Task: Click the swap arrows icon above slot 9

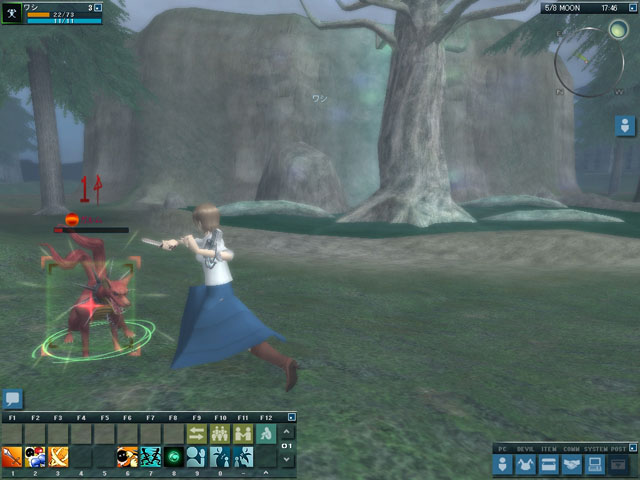Action: pos(196,433)
